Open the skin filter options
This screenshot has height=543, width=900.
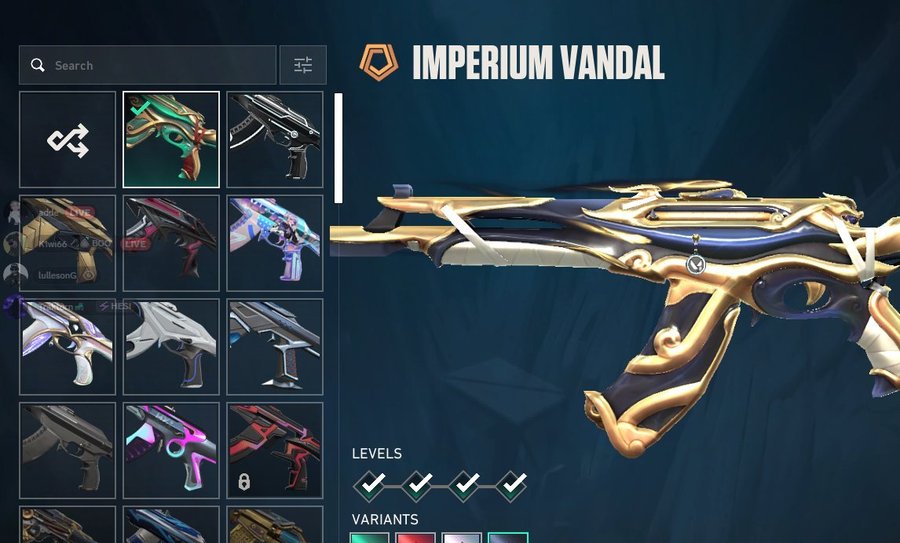pyautogui.click(x=303, y=65)
